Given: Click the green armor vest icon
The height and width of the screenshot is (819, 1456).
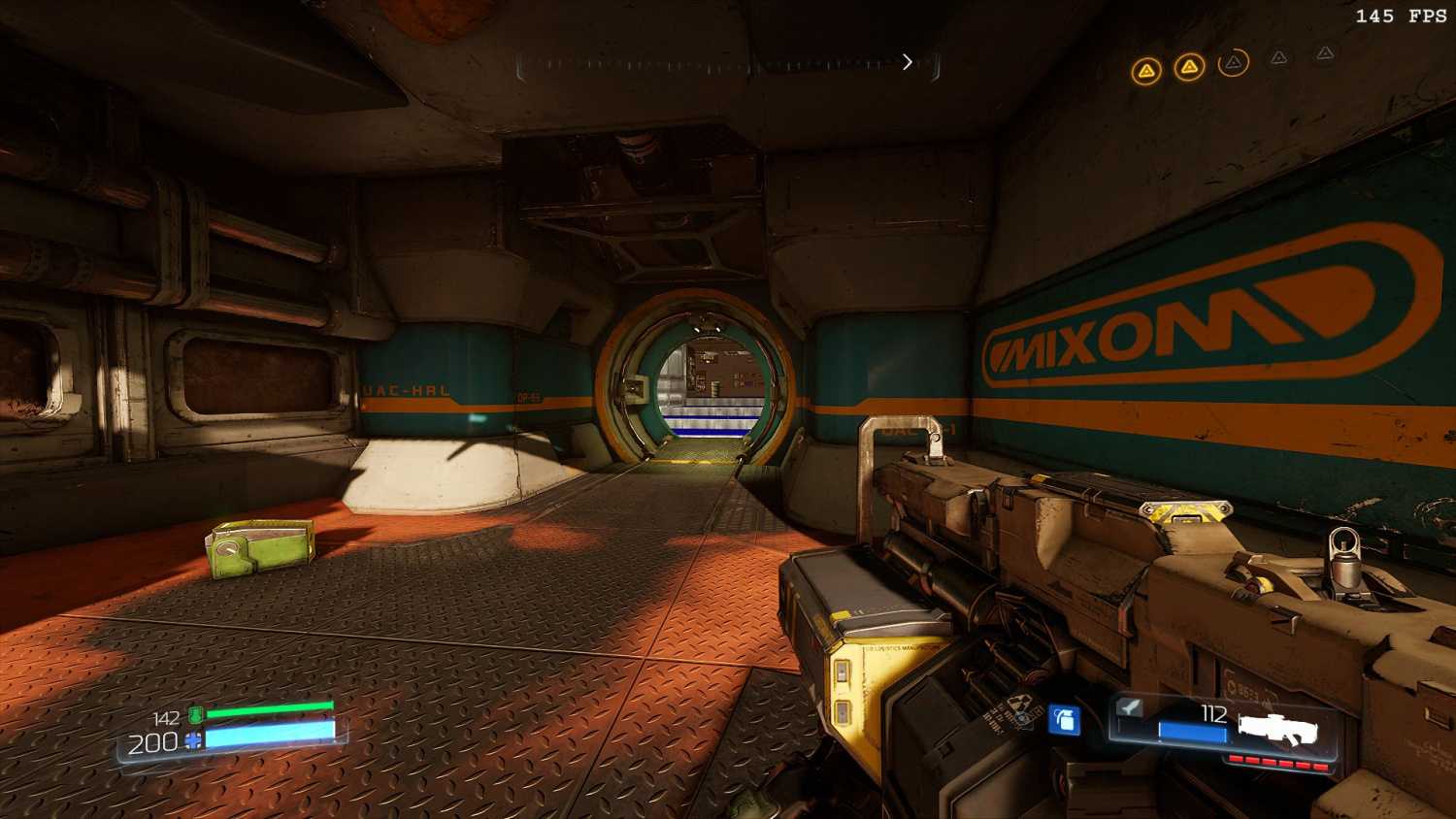Looking at the screenshot, I should pyautogui.click(x=195, y=716).
